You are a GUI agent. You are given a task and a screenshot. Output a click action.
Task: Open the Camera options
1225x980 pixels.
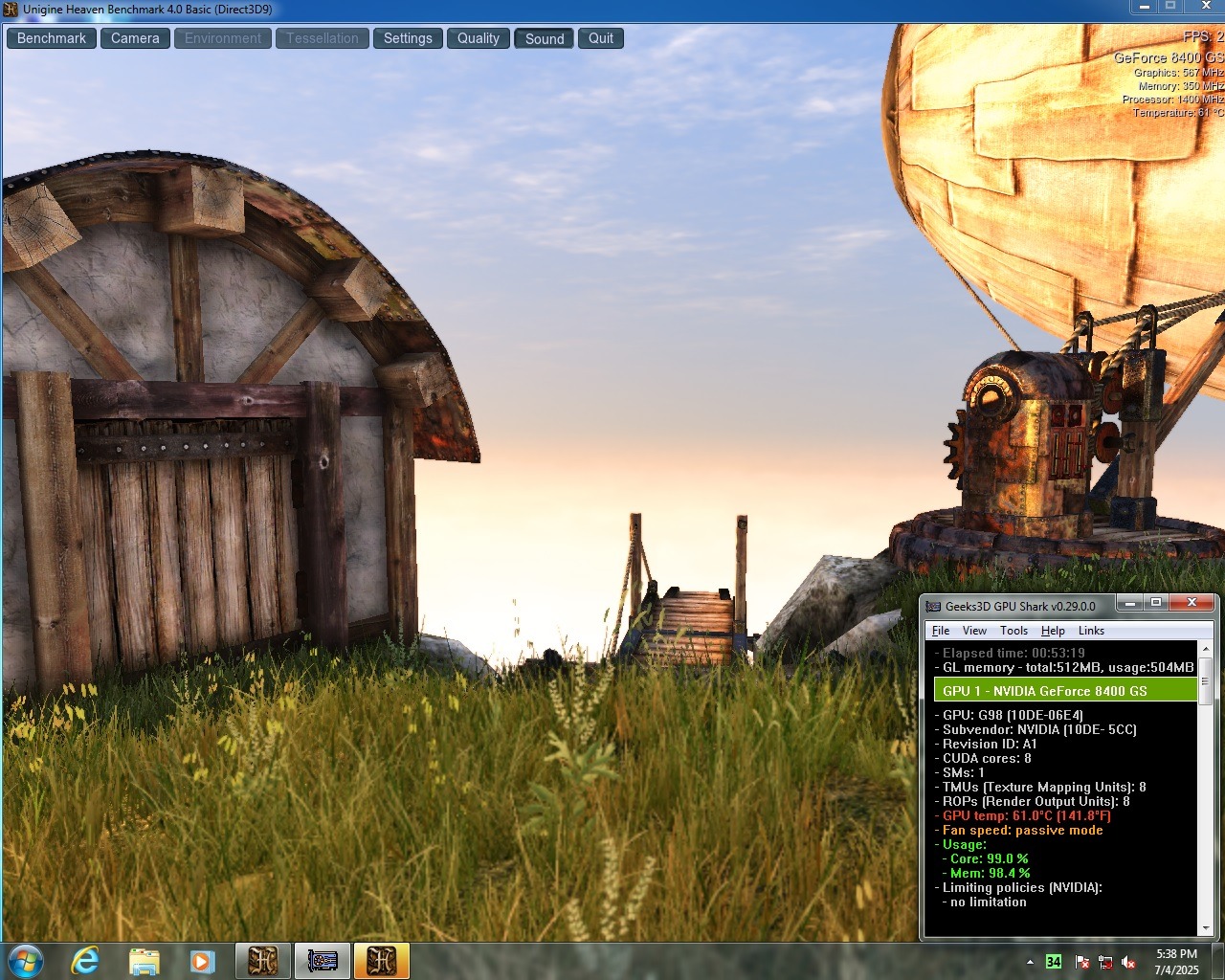coord(135,38)
